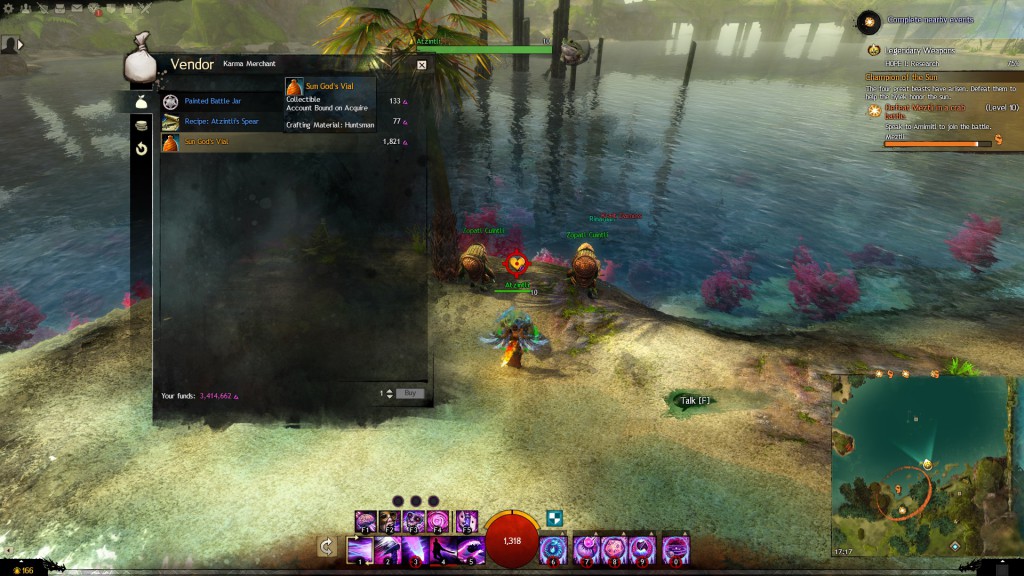Click the greyed-out Buy button
Image resolution: width=1024 pixels, height=576 pixels.
pyautogui.click(x=410, y=394)
